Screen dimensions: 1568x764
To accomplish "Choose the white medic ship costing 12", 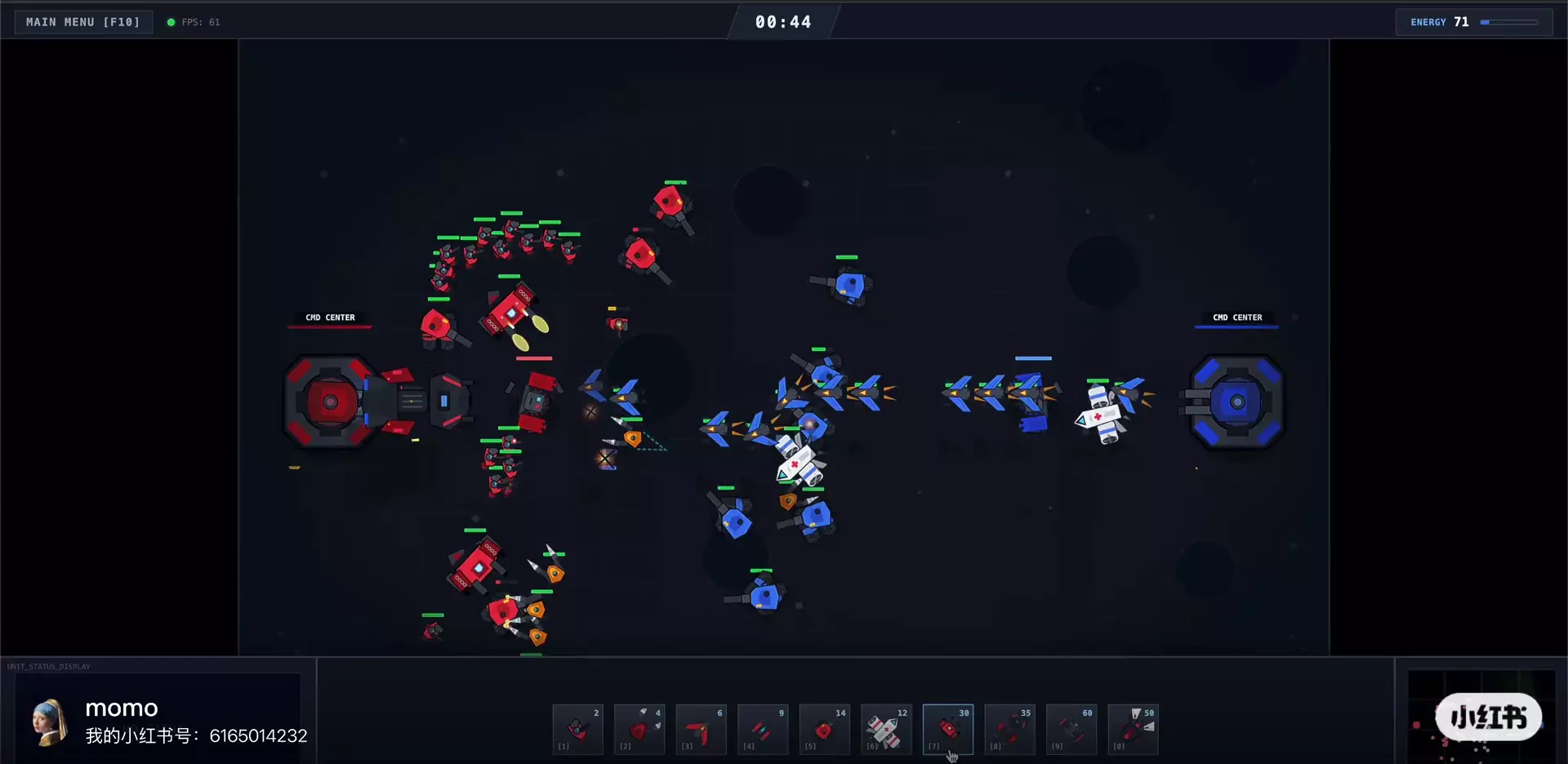I will [x=886, y=729].
